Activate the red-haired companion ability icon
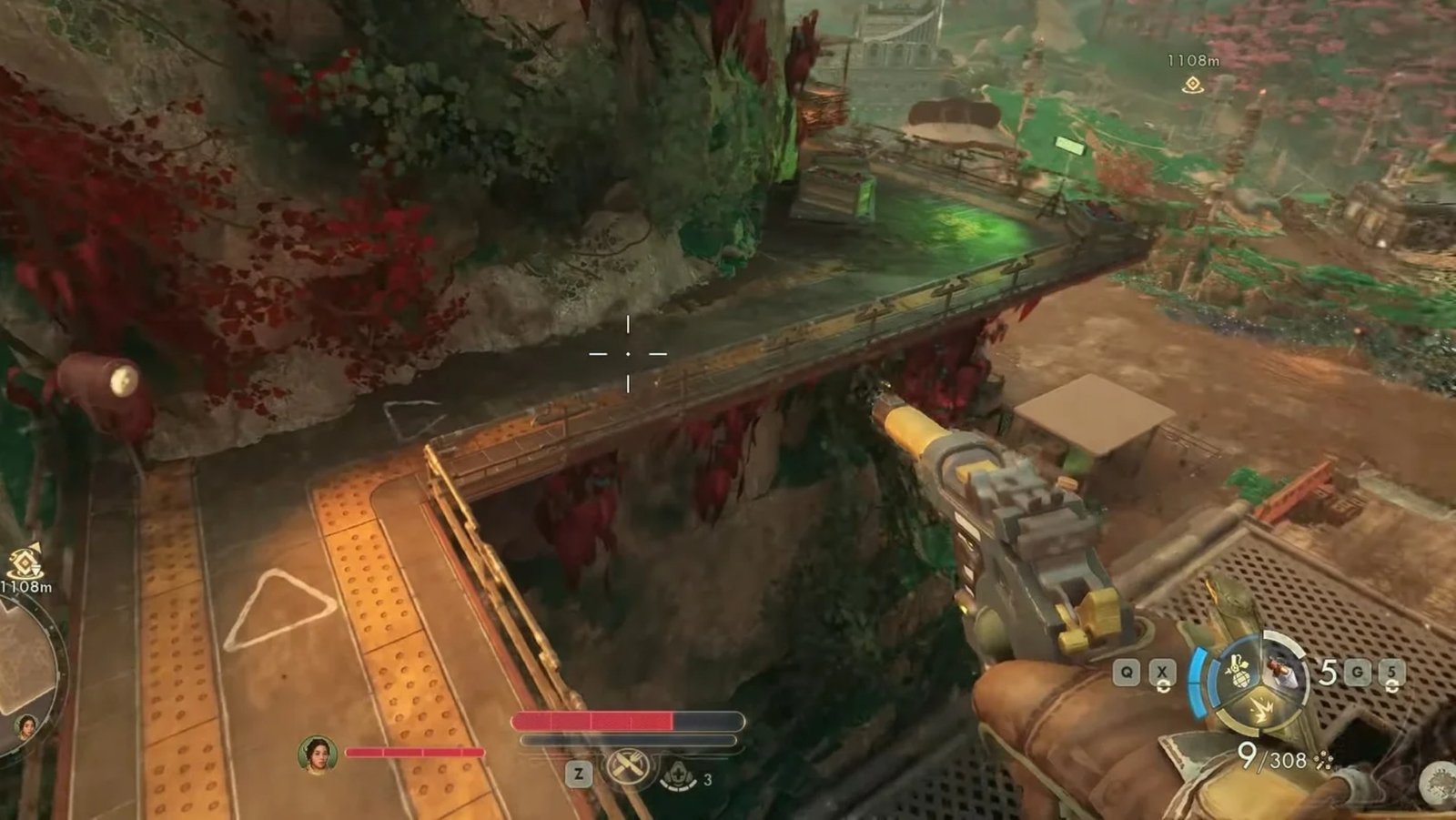The height and width of the screenshot is (820, 1456). coord(1285,671)
